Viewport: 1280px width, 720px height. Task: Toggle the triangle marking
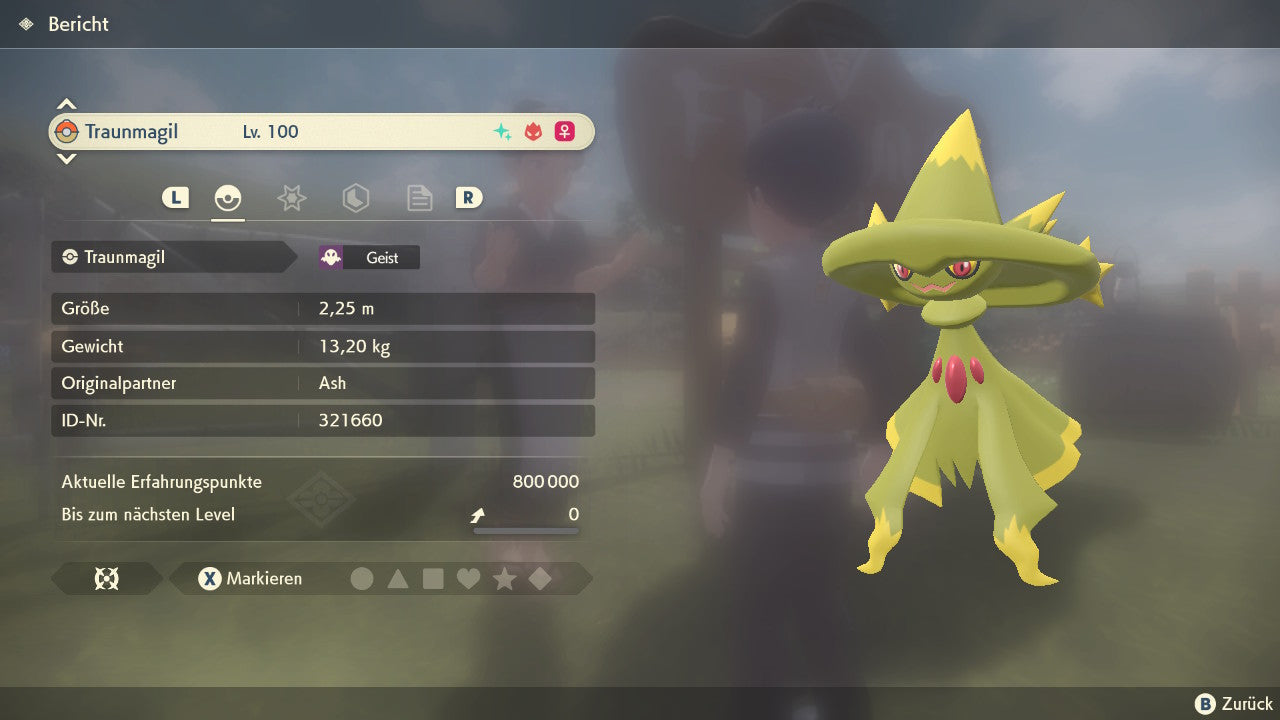[398, 579]
